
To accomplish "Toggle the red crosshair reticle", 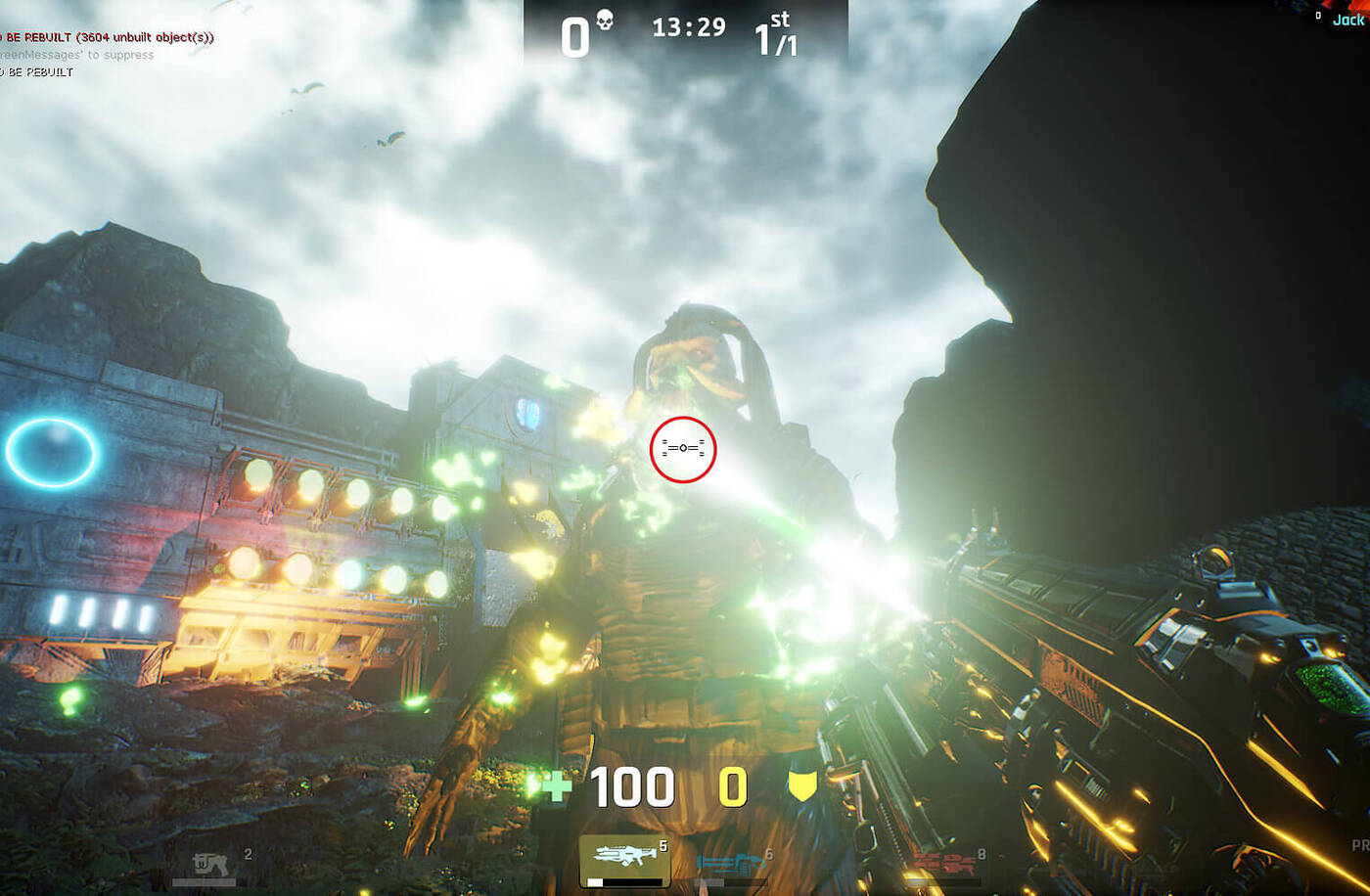I will coord(685,448).
